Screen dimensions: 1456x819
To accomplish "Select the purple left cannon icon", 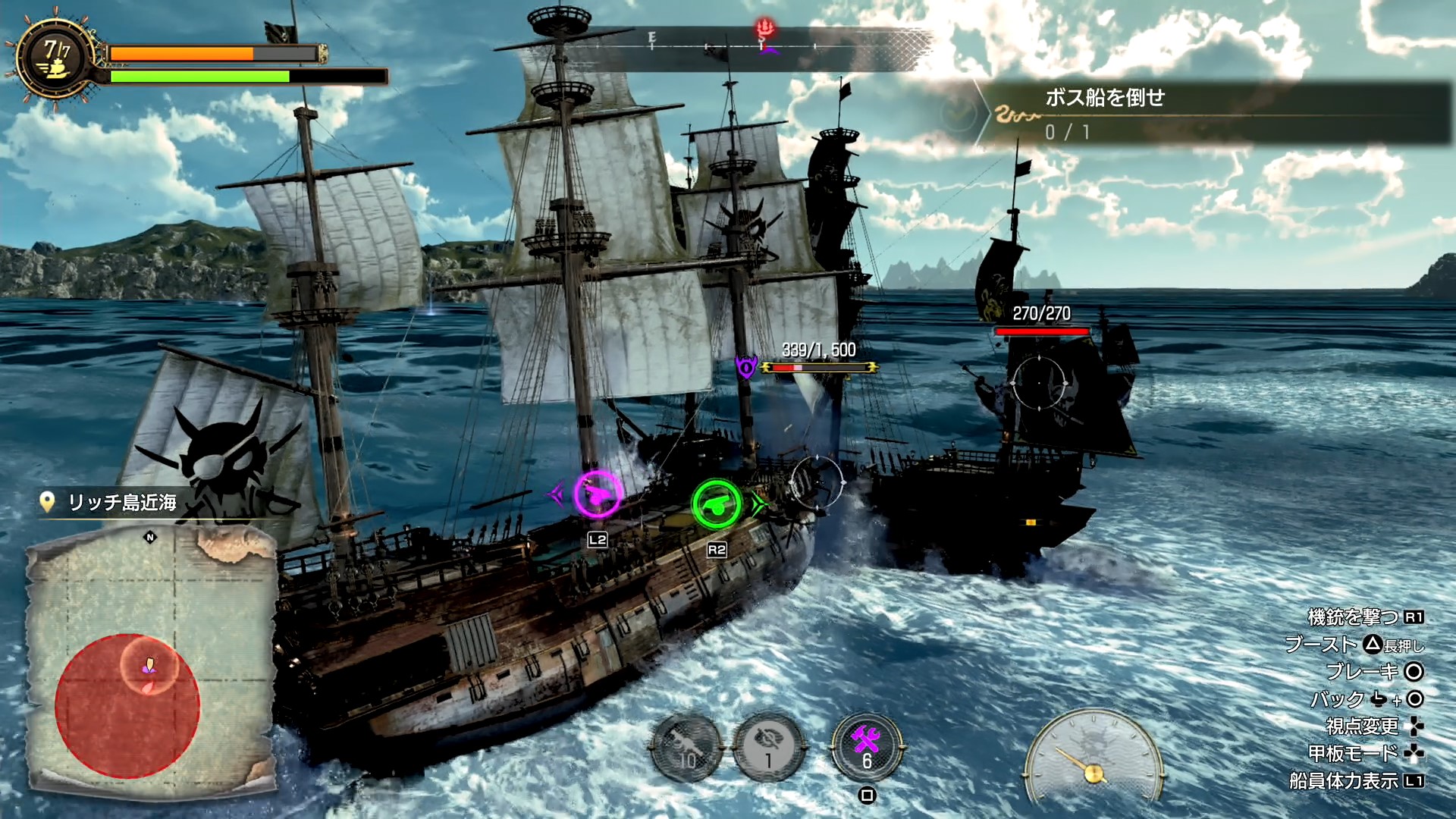I will pos(597,494).
